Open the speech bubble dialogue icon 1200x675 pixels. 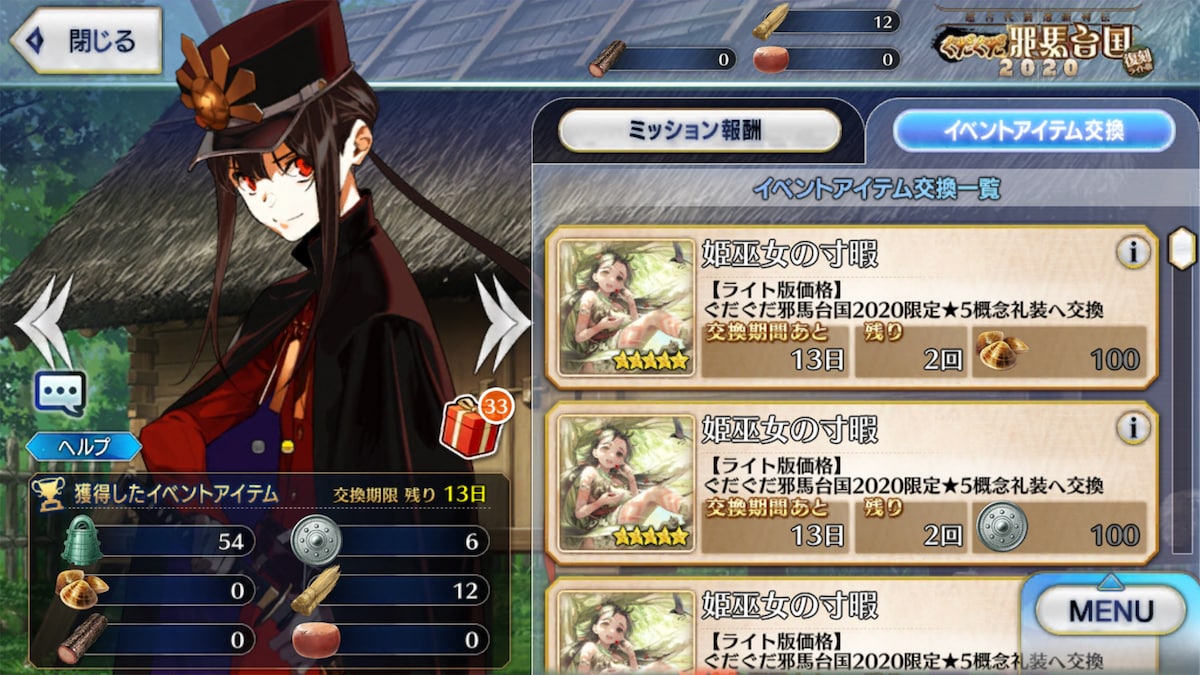[59, 393]
